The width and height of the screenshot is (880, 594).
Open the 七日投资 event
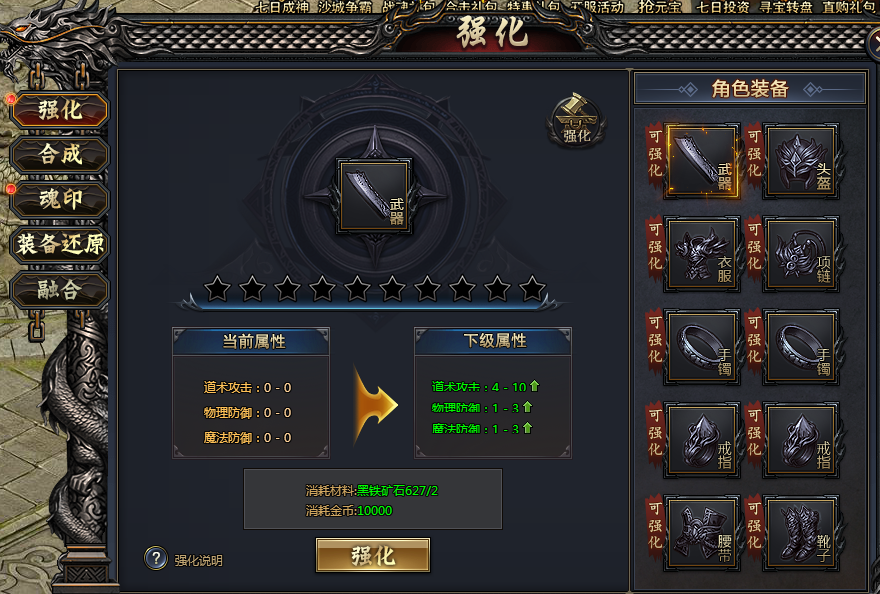point(724,7)
